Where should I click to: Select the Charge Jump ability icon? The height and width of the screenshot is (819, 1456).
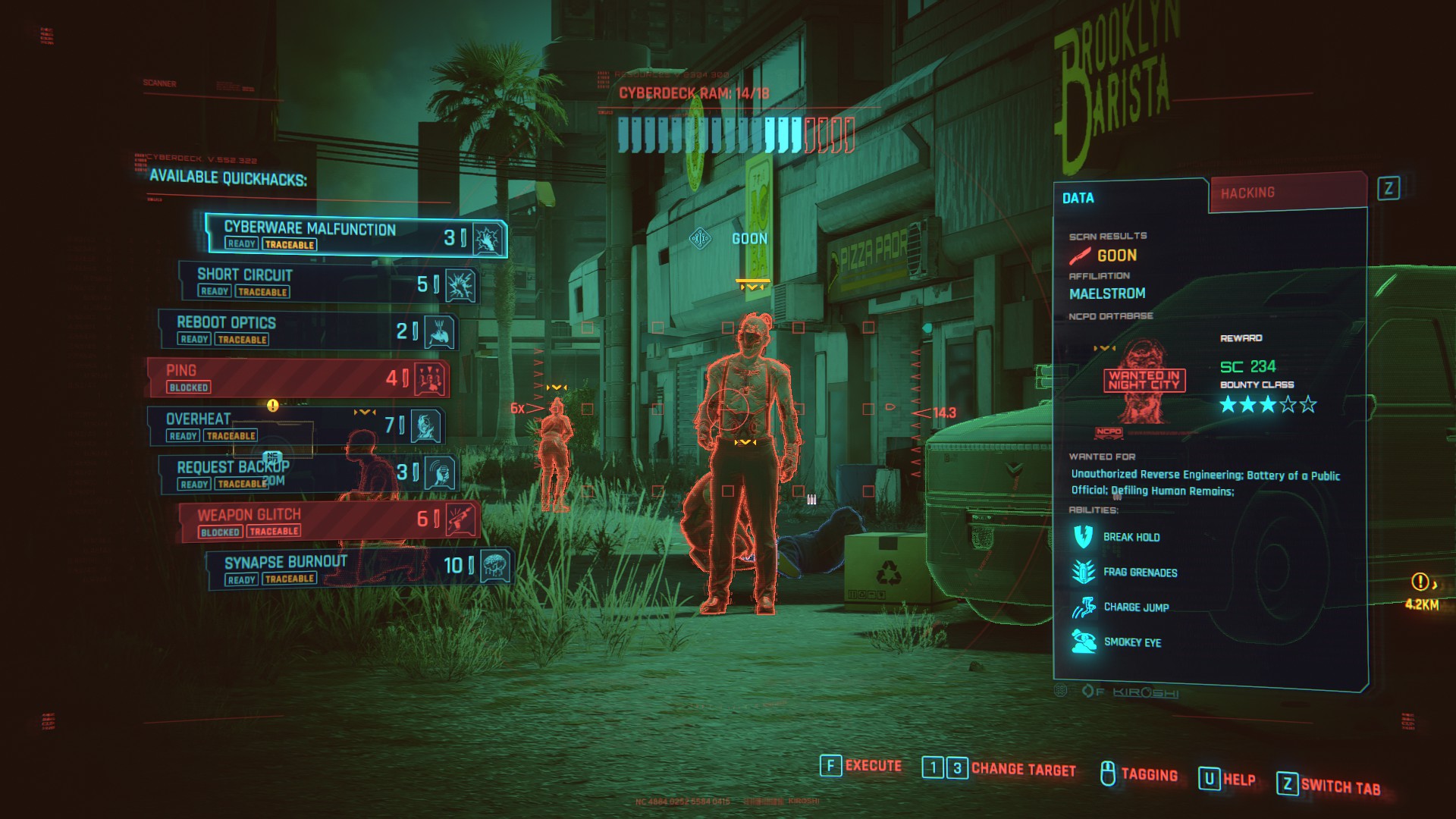(x=1083, y=607)
